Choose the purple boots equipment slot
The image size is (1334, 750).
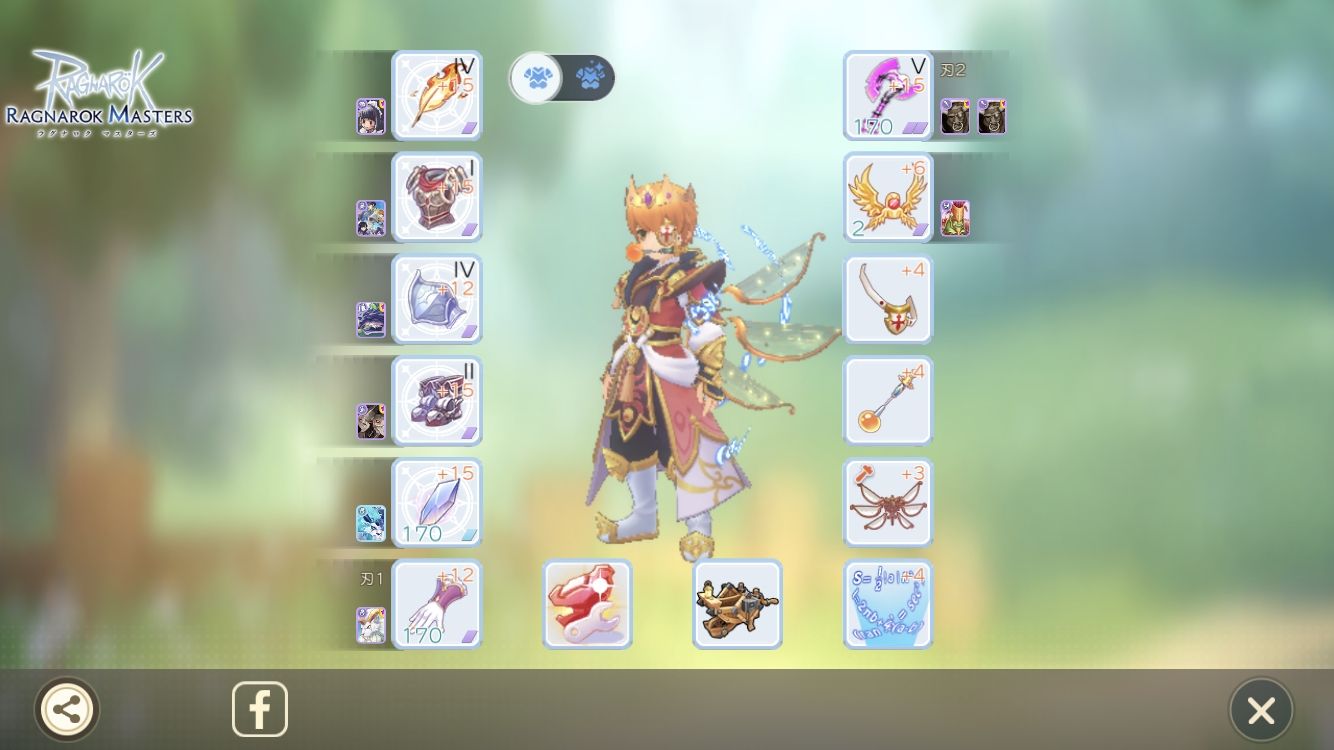(x=437, y=401)
